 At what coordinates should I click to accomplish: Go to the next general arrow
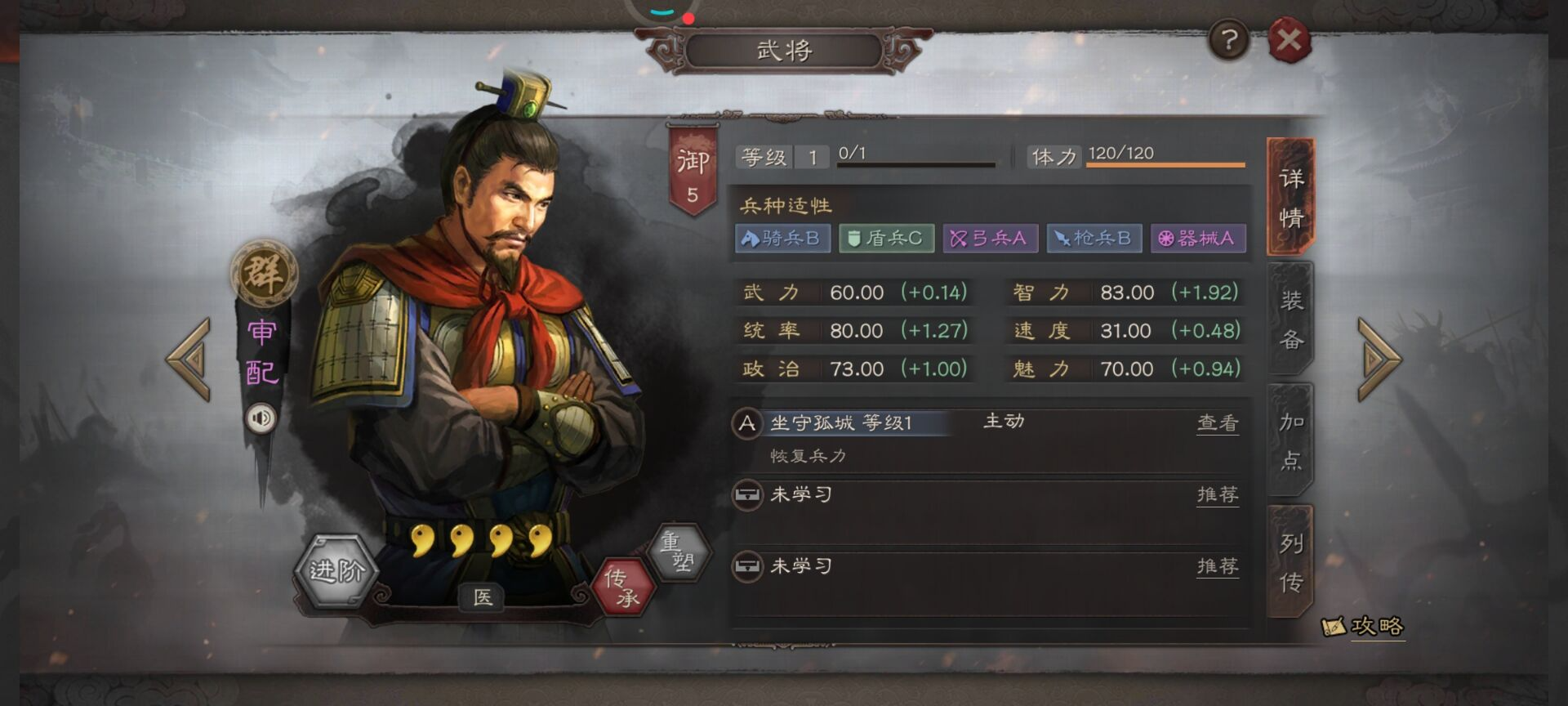pyautogui.click(x=1379, y=360)
